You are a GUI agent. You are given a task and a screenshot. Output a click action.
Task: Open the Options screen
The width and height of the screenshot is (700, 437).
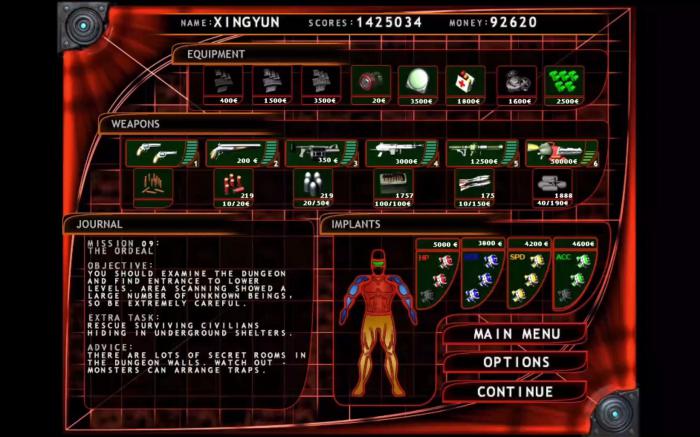click(516, 362)
